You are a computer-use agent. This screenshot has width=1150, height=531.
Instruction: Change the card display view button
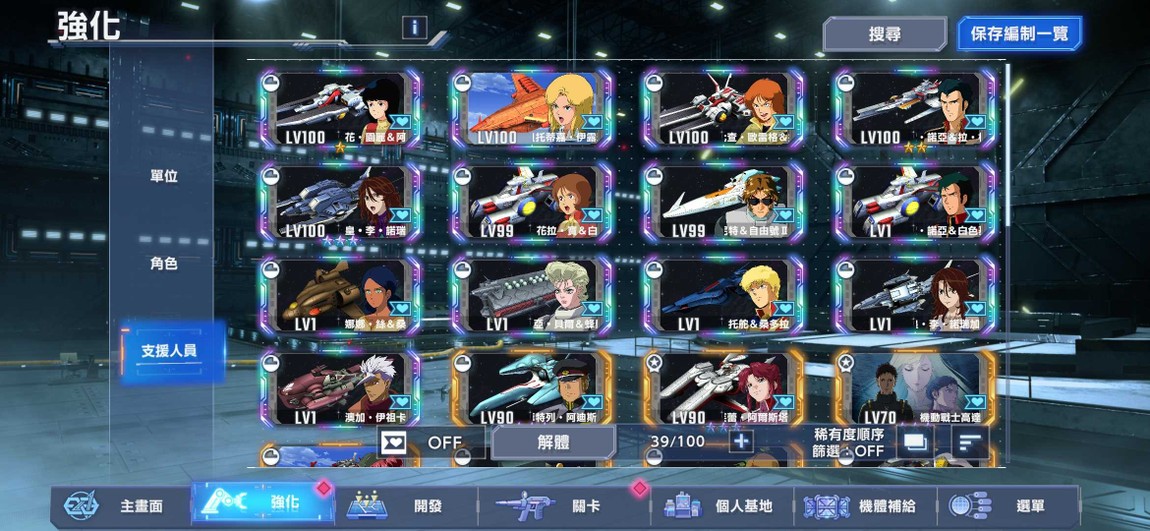click(x=914, y=441)
